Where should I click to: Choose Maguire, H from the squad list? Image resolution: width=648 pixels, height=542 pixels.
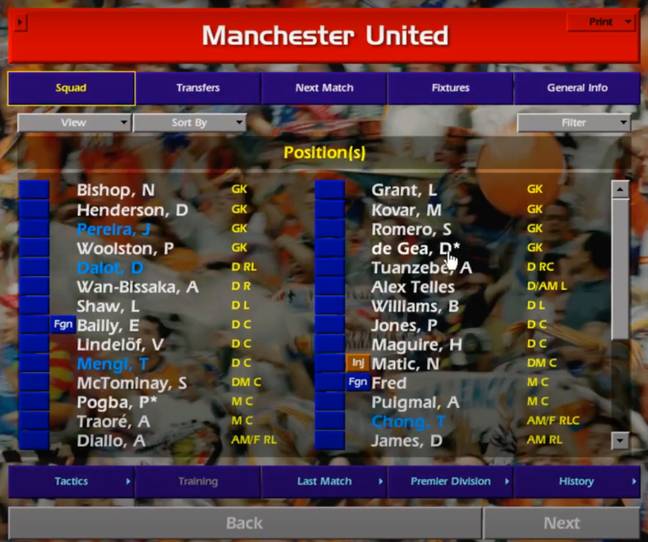point(416,344)
